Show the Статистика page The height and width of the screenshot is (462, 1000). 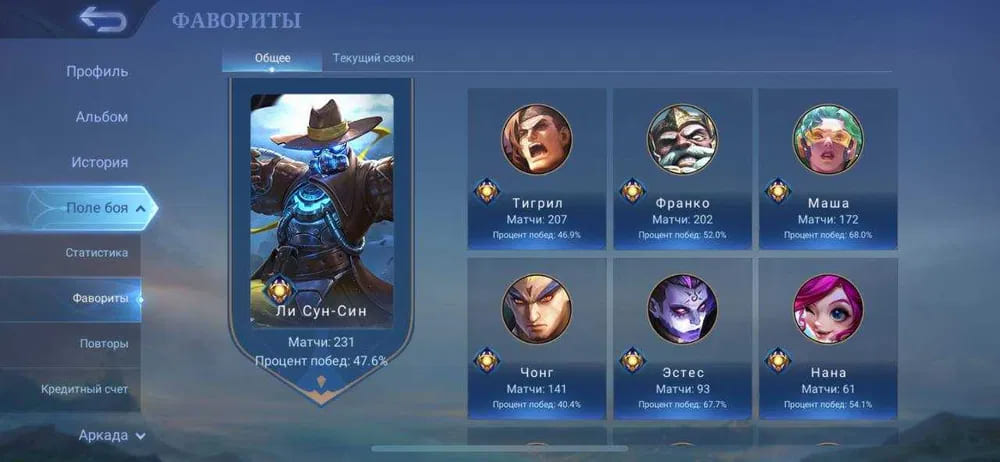(96, 253)
